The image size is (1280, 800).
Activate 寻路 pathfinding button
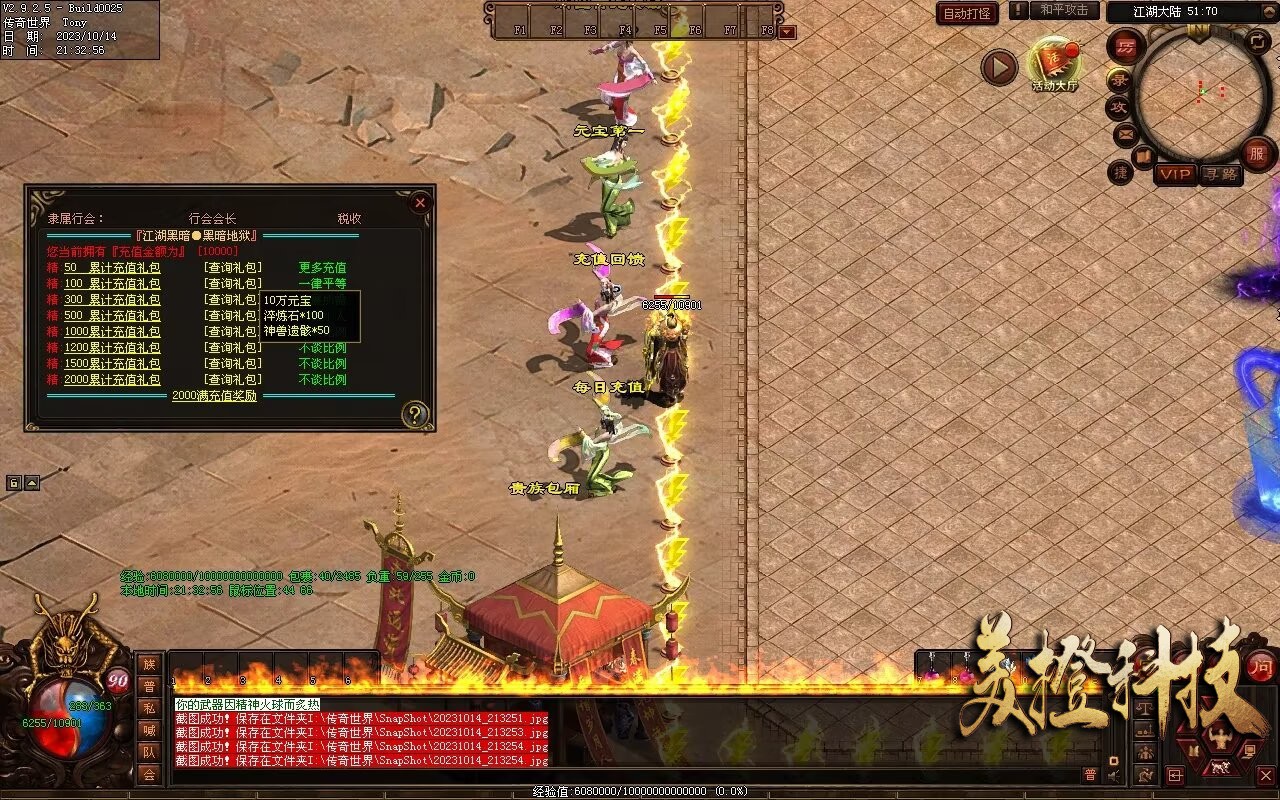click(1220, 174)
